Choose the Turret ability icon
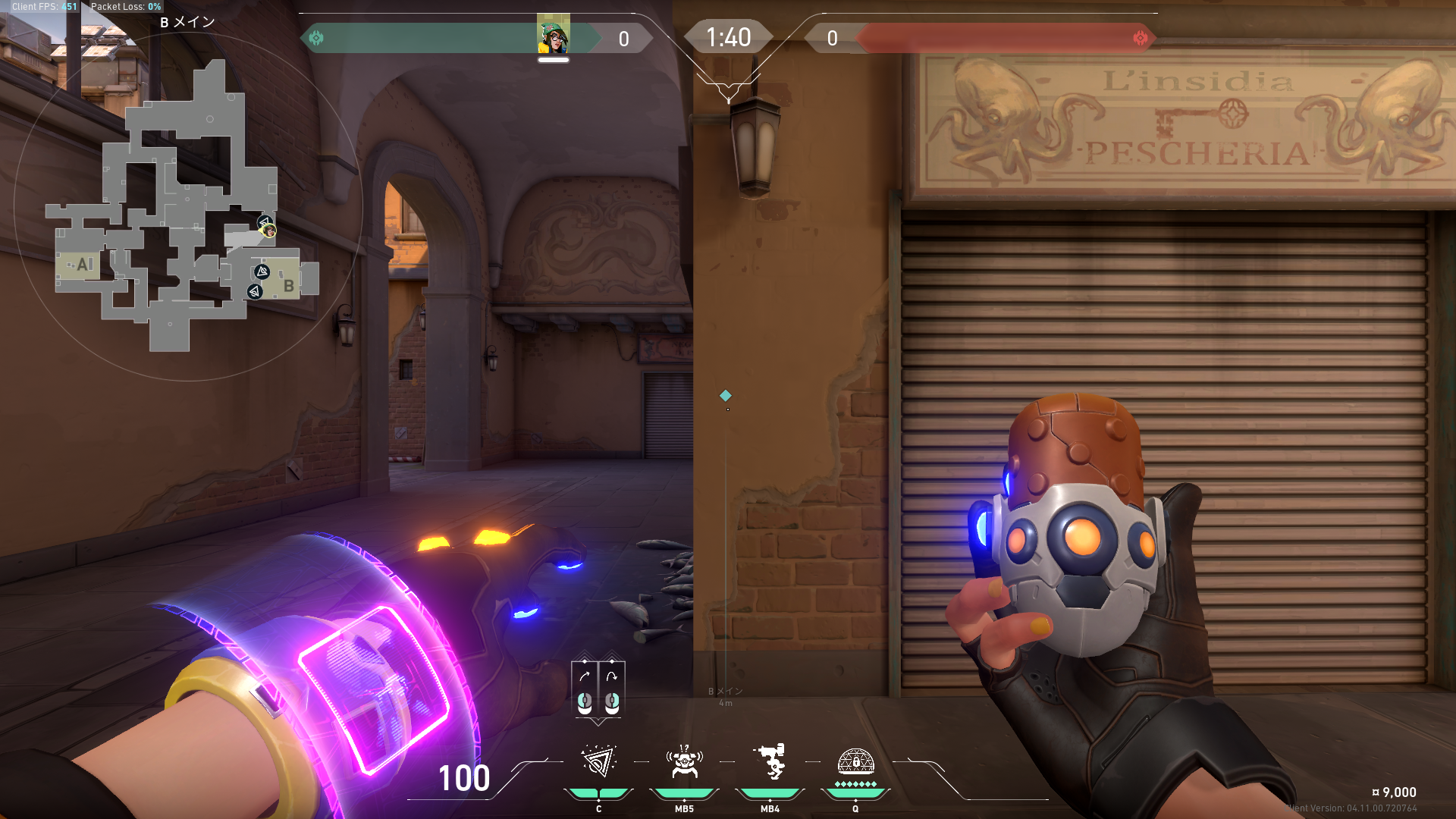1456x819 pixels. pyautogui.click(x=770, y=762)
